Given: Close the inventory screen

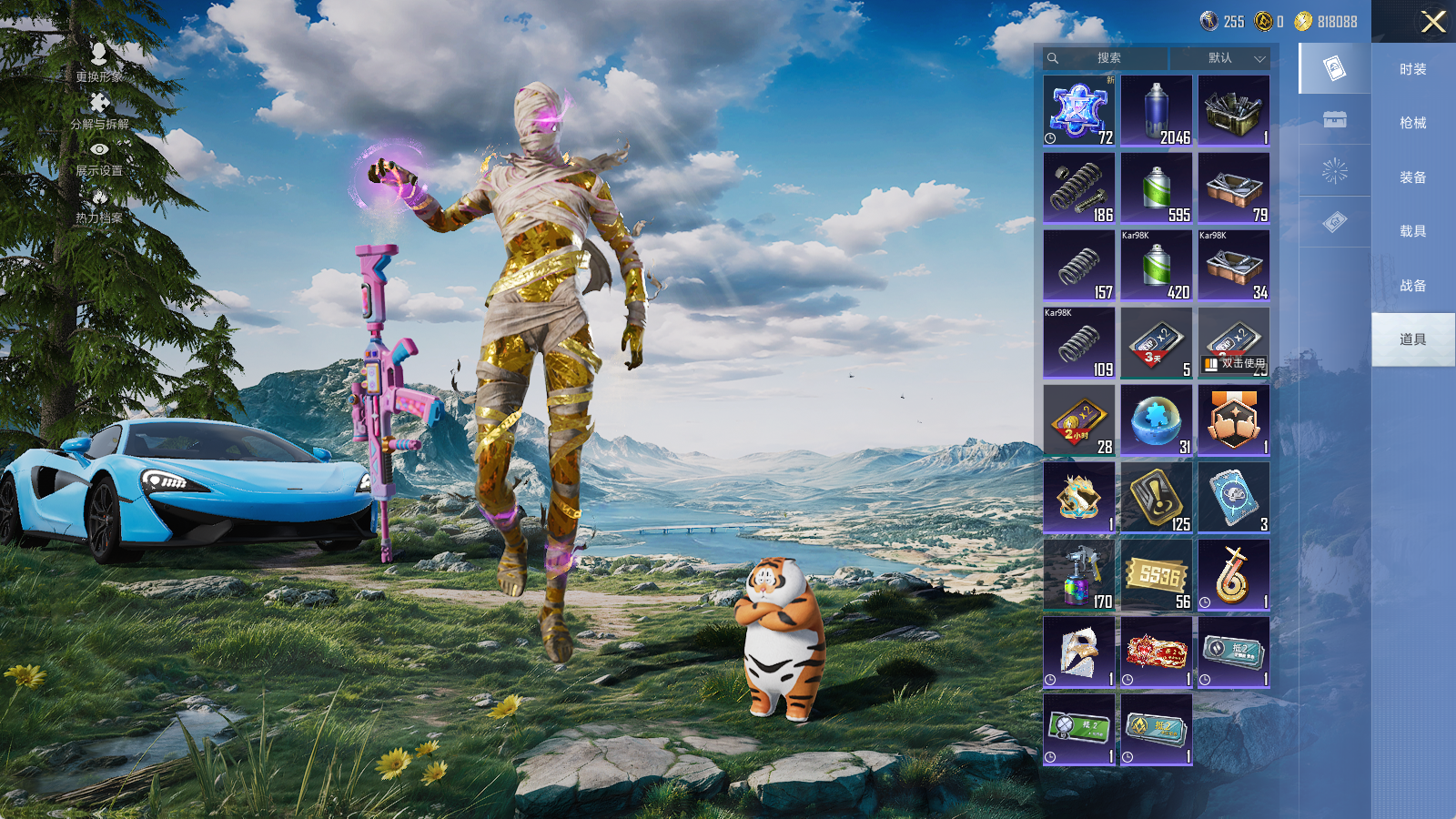Looking at the screenshot, I should [x=1433, y=22].
